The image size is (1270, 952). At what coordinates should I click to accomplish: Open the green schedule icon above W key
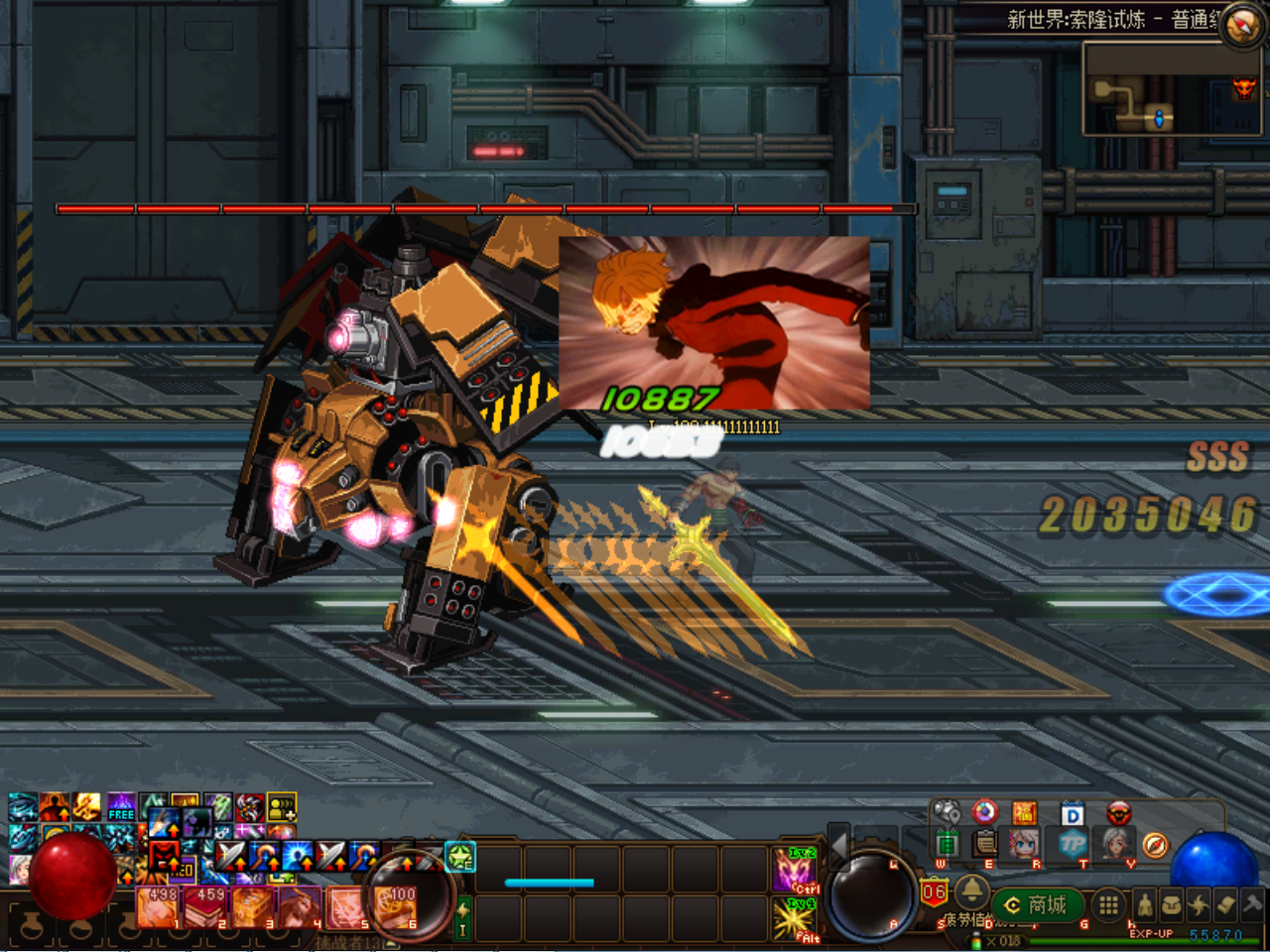pos(947,843)
